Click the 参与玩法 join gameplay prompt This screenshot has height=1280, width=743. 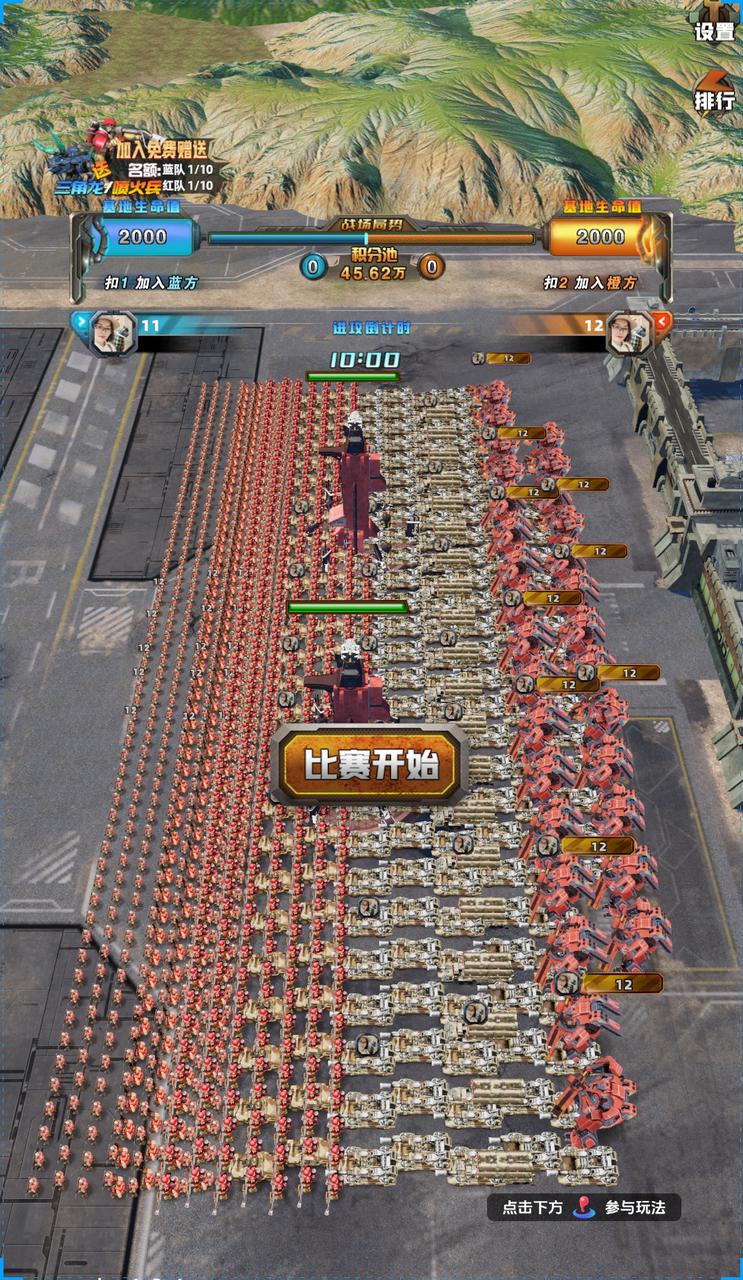(584, 1207)
